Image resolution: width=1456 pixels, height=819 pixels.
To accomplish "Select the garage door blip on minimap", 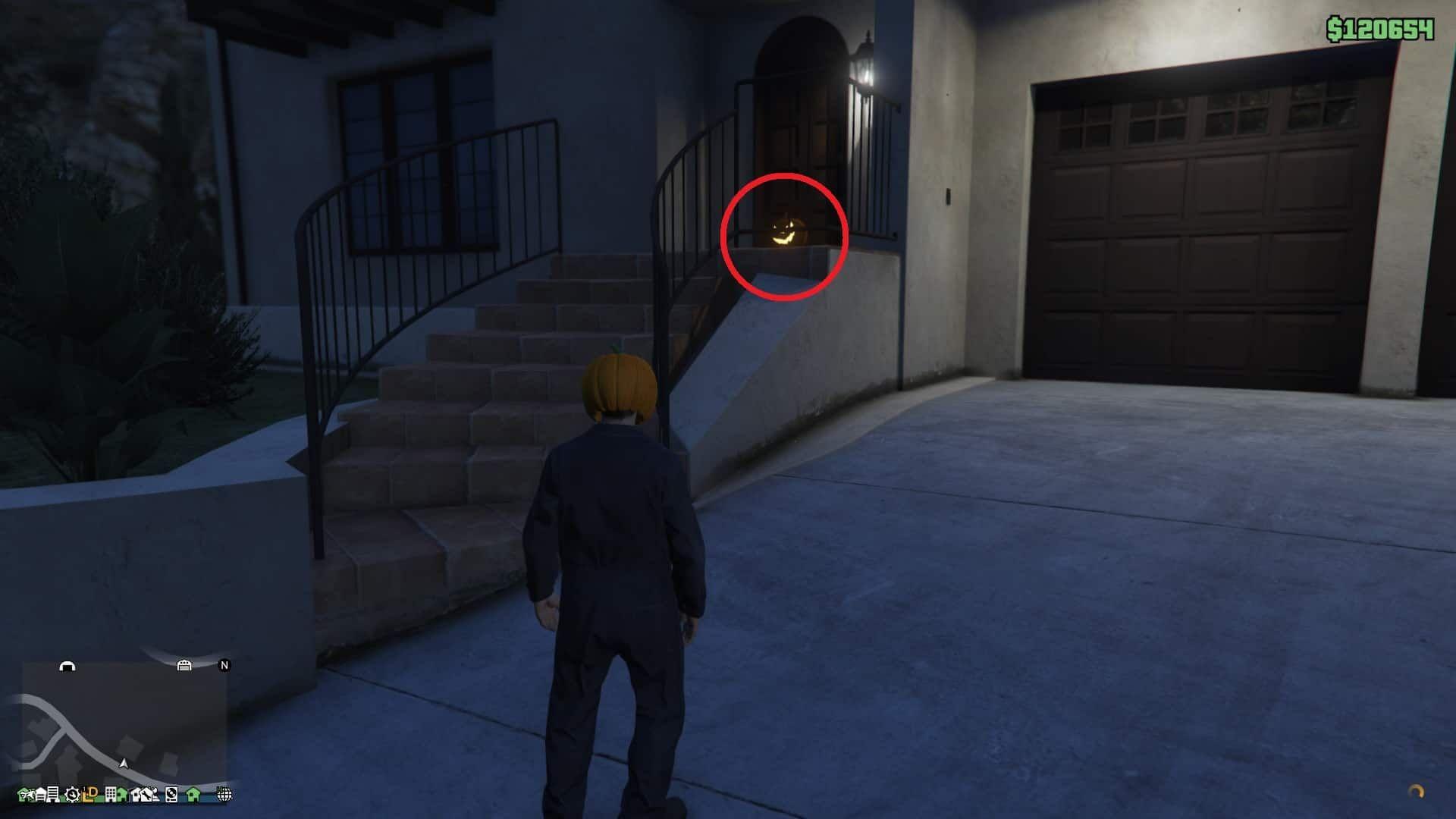I will (184, 665).
